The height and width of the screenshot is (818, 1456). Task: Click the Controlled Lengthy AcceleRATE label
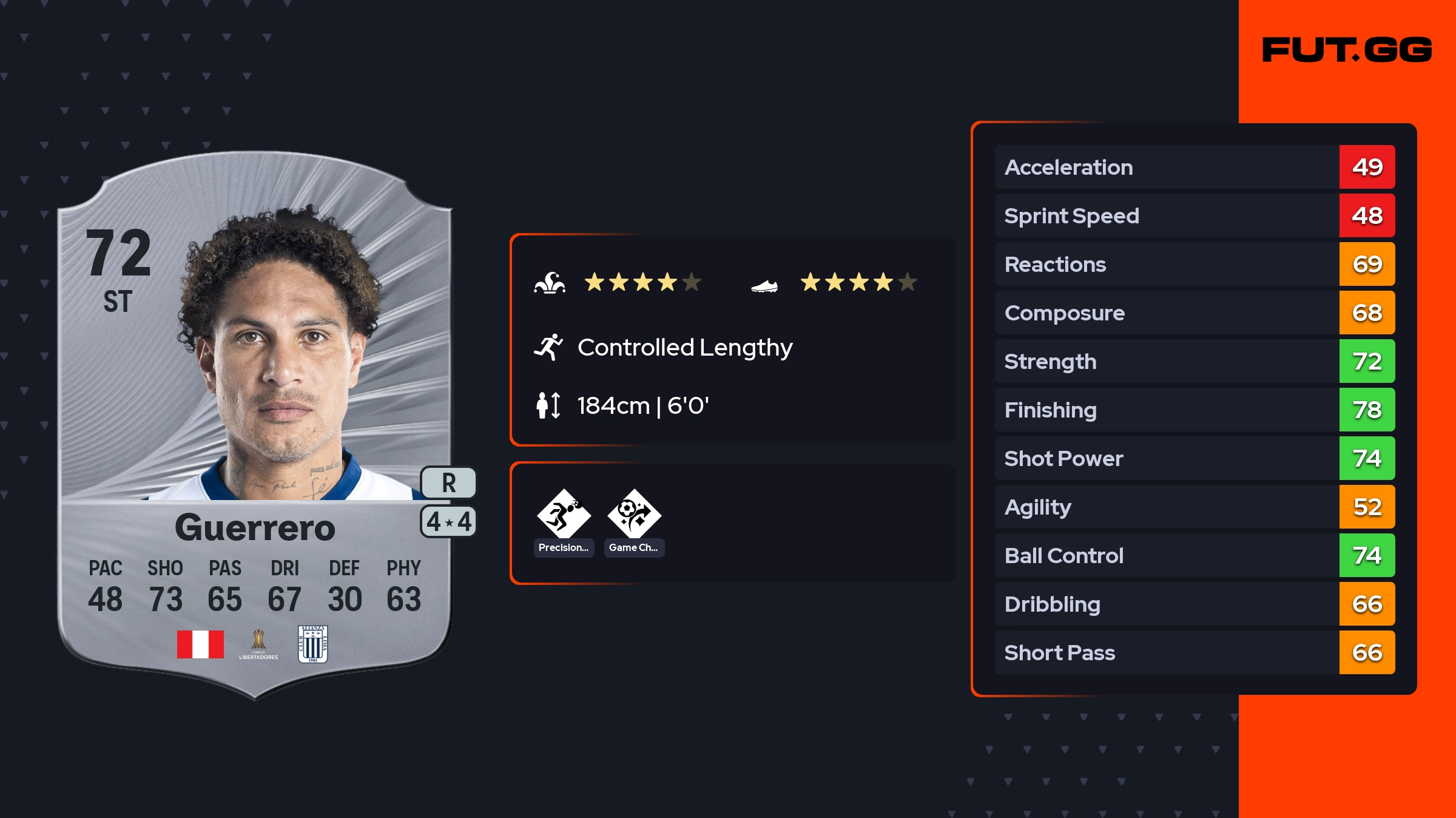coord(684,348)
